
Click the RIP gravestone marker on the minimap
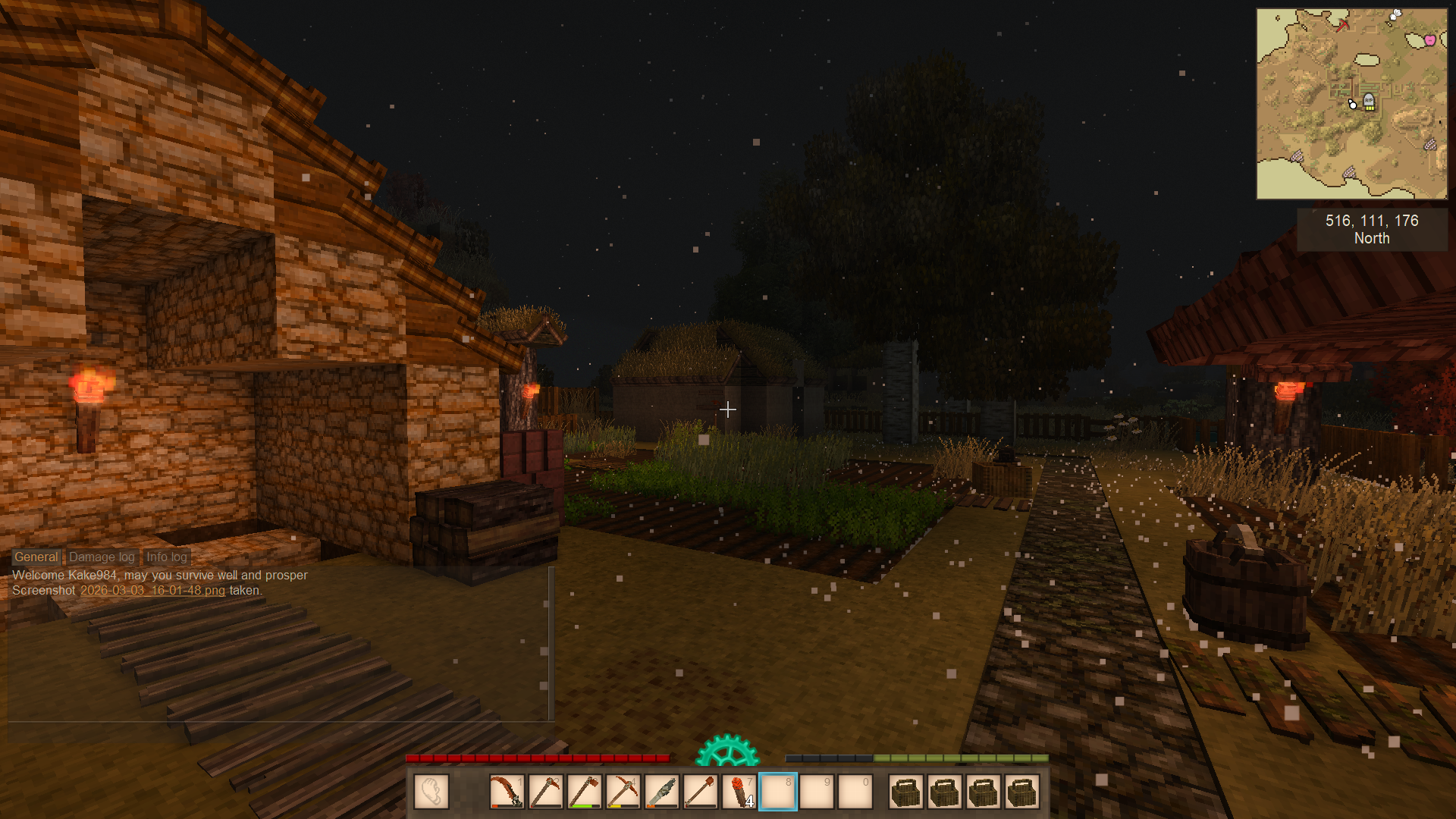click(1369, 101)
